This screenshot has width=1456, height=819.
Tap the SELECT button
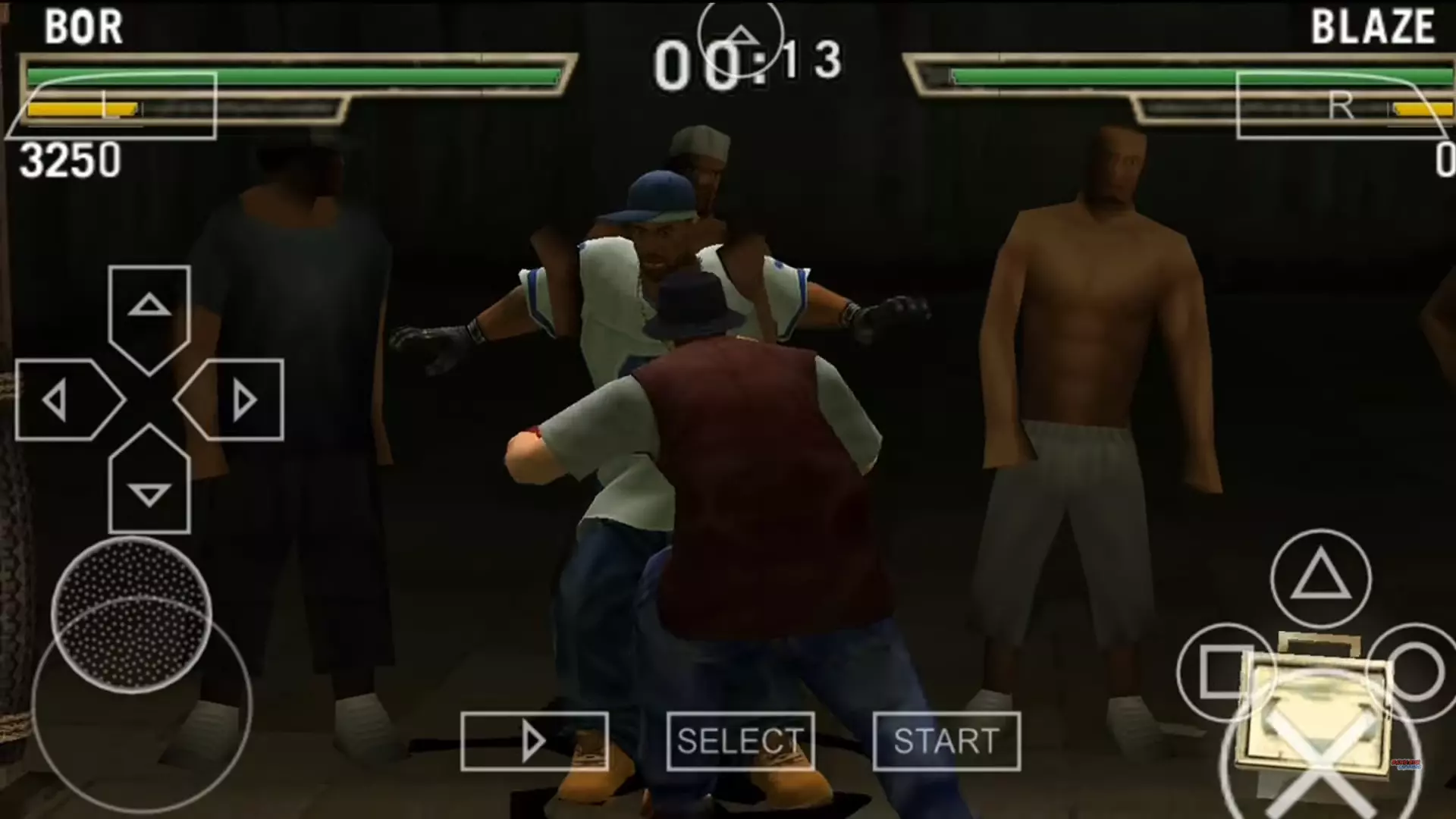point(740,741)
